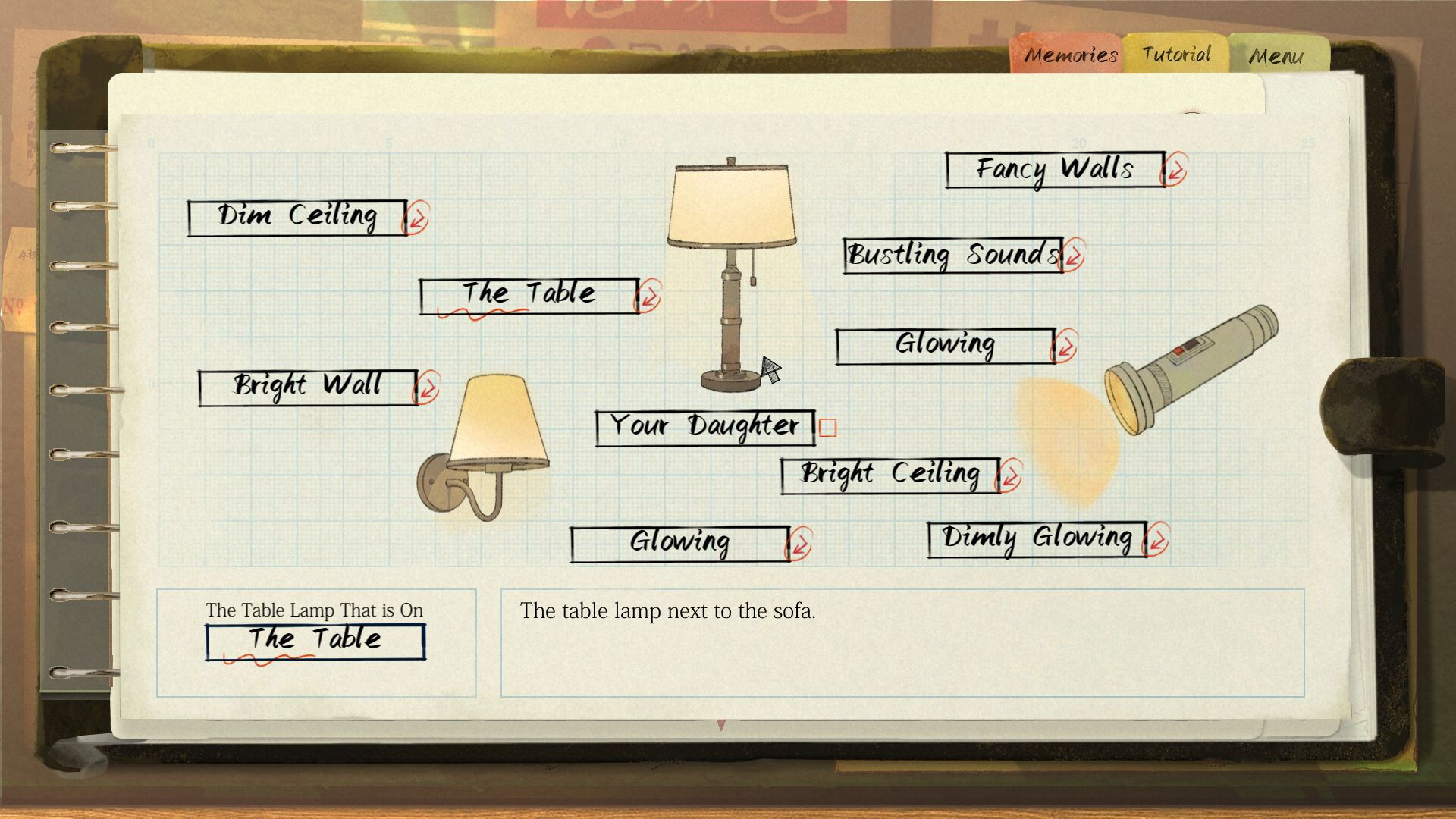Click the swap icon beside "Dim Ceiling"
The height and width of the screenshot is (819, 1456).
pyautogui.click(x=416, y=218)
